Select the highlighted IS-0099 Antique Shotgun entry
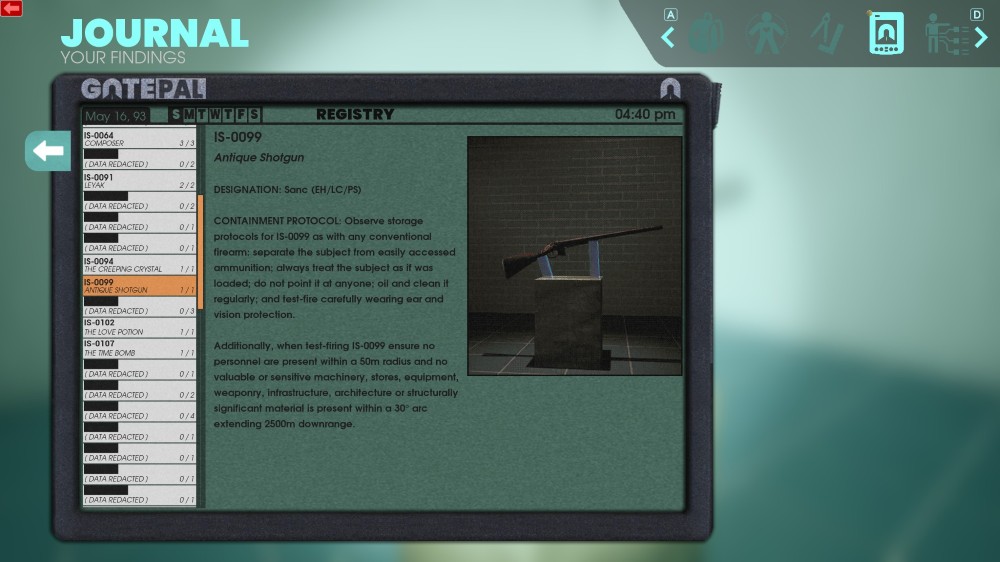1000x562 pixels. point(139,286)
